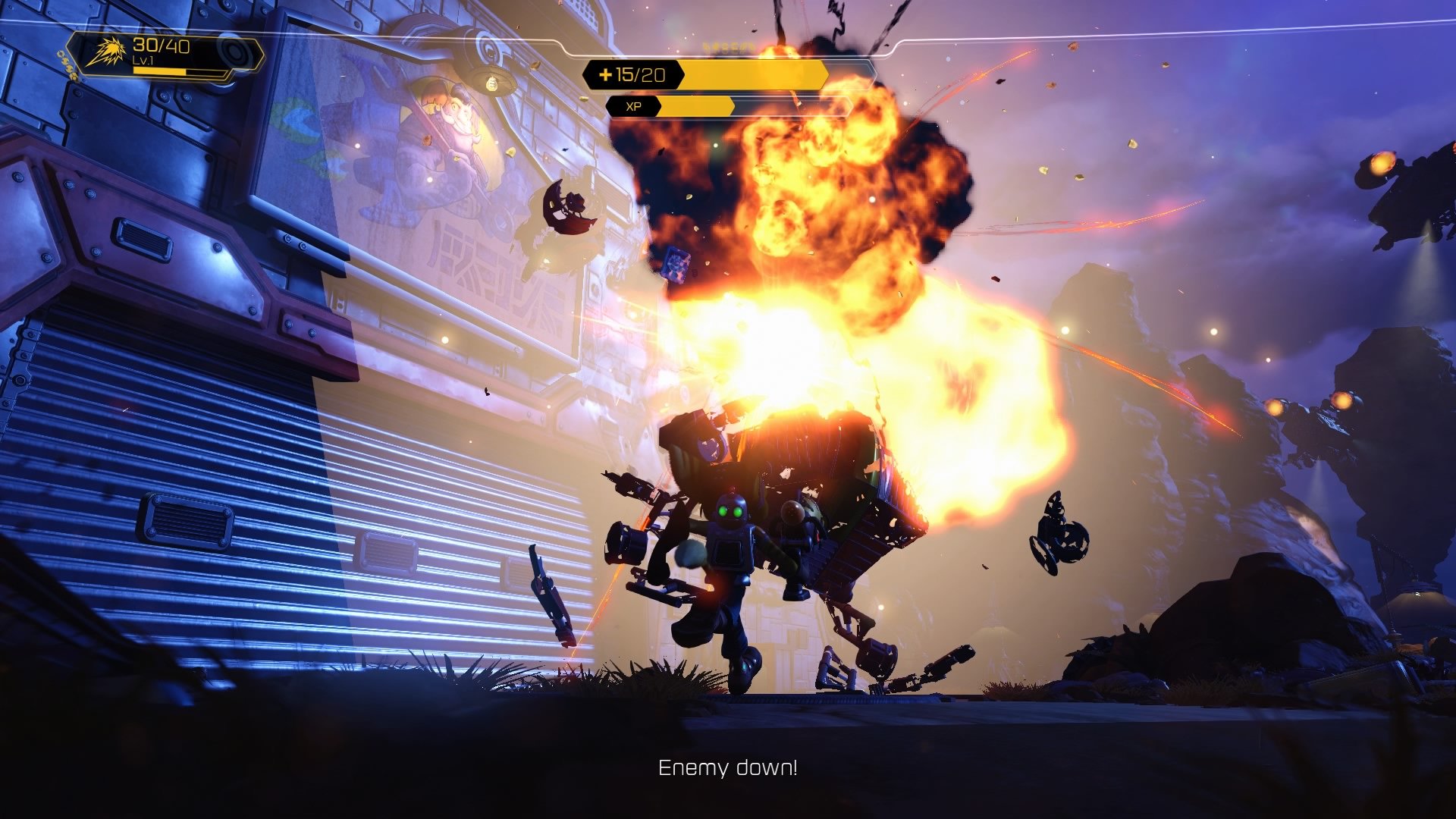Click the XP label on the experience bar
This screenshot has width=1456, height=819.
pos(635,108)
